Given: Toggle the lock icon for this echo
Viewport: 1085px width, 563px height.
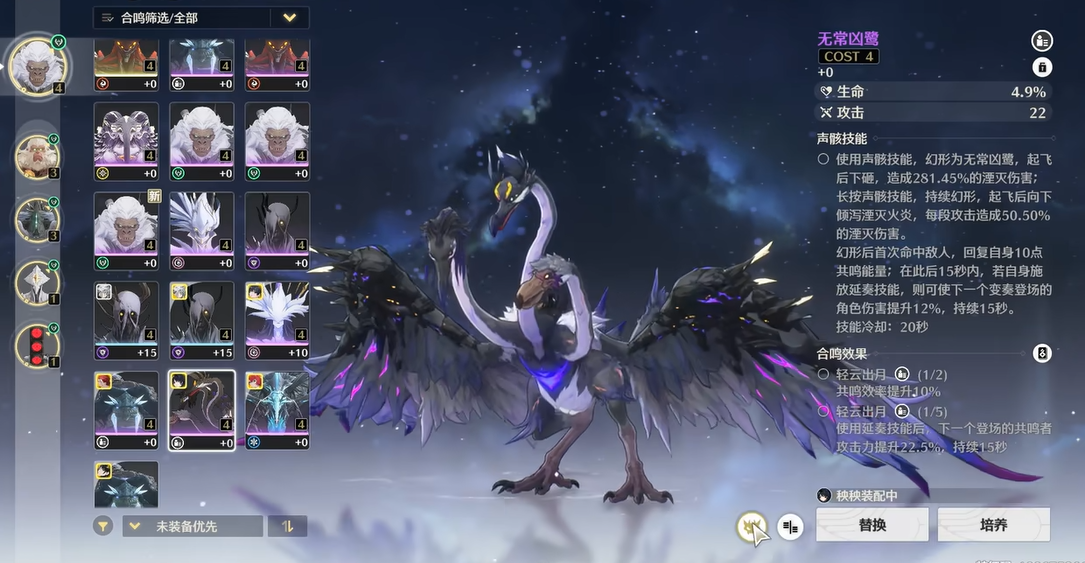Looking at the screenshot, I should (1042, 67).
